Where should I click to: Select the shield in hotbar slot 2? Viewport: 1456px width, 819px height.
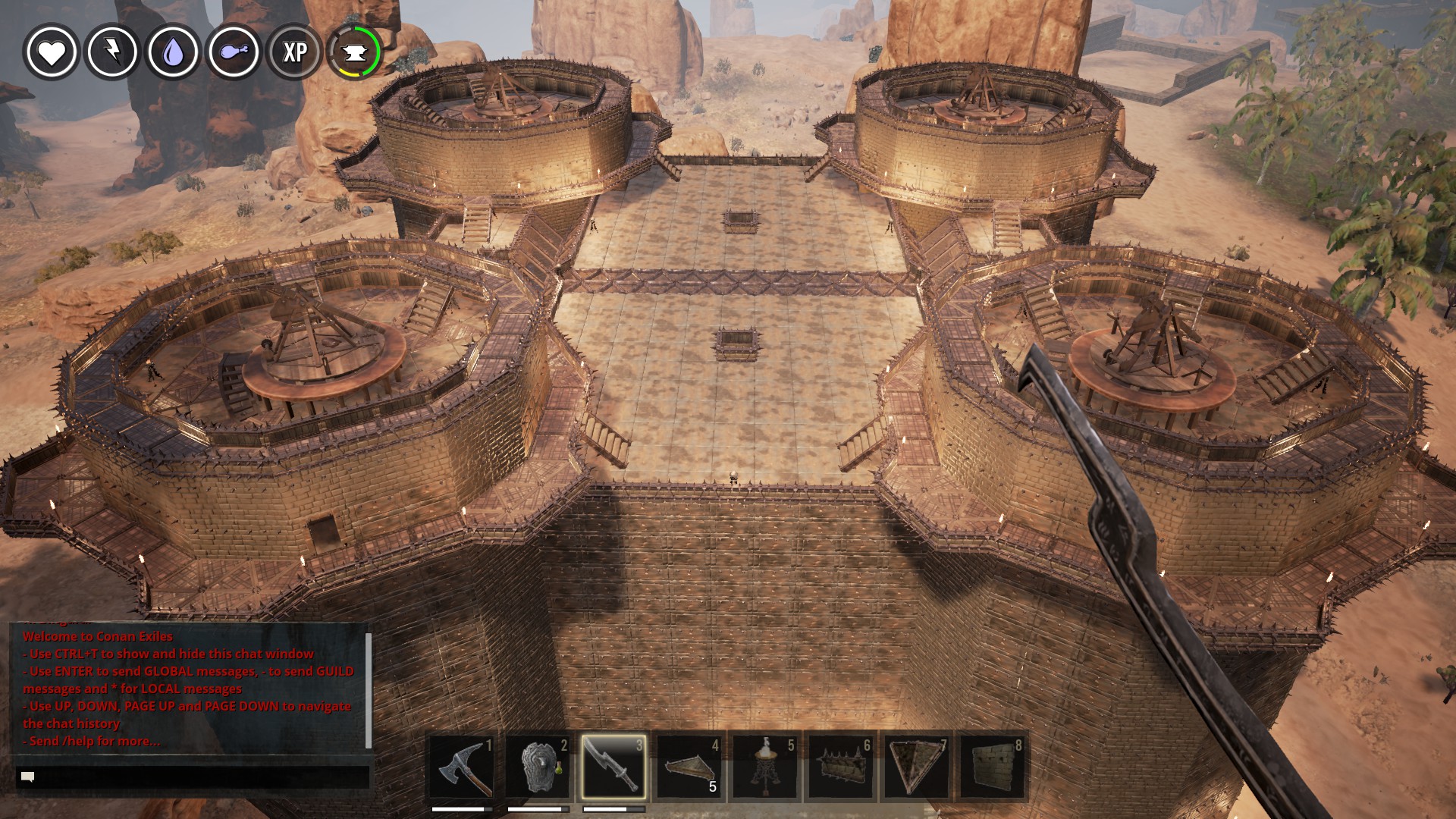538,767
